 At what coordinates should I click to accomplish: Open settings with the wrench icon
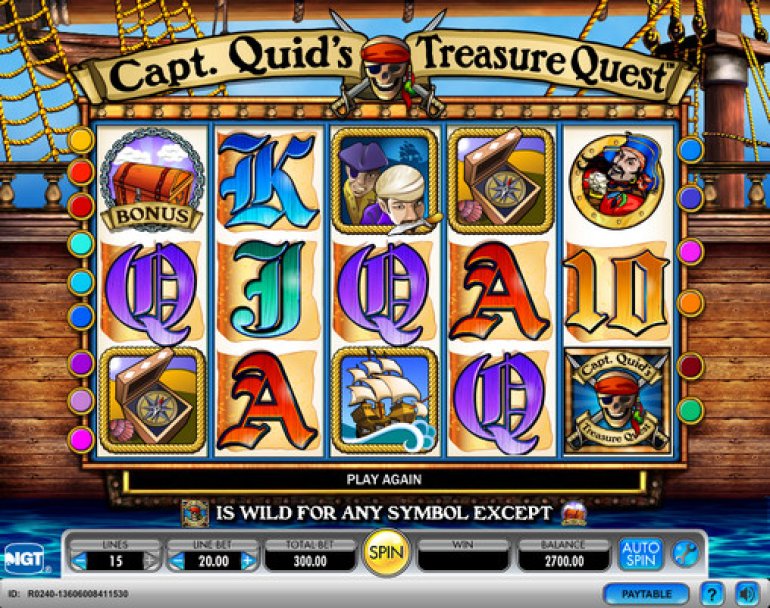[684, 552]
